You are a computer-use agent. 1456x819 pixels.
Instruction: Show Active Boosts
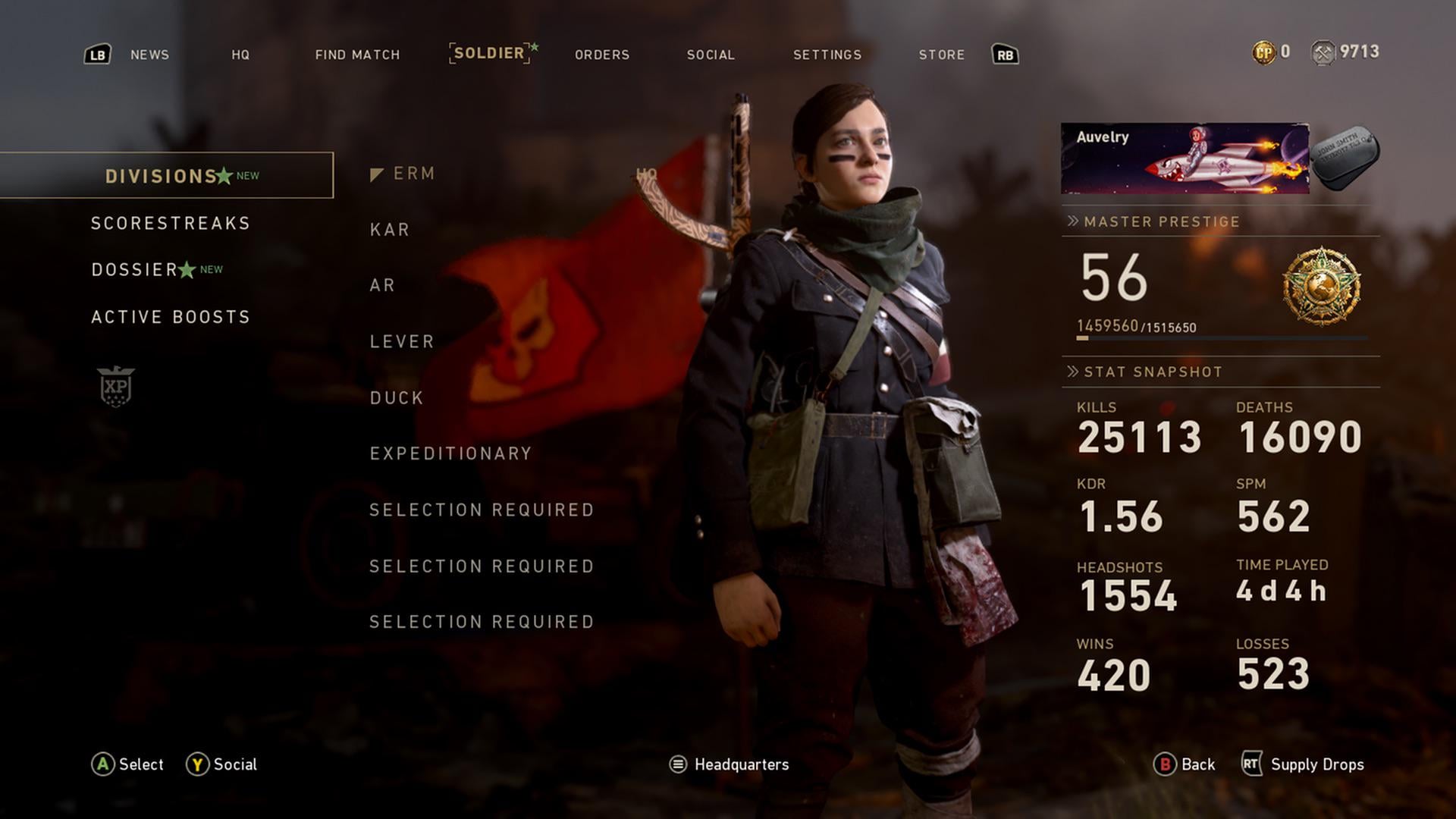click(x=171, y=317)
